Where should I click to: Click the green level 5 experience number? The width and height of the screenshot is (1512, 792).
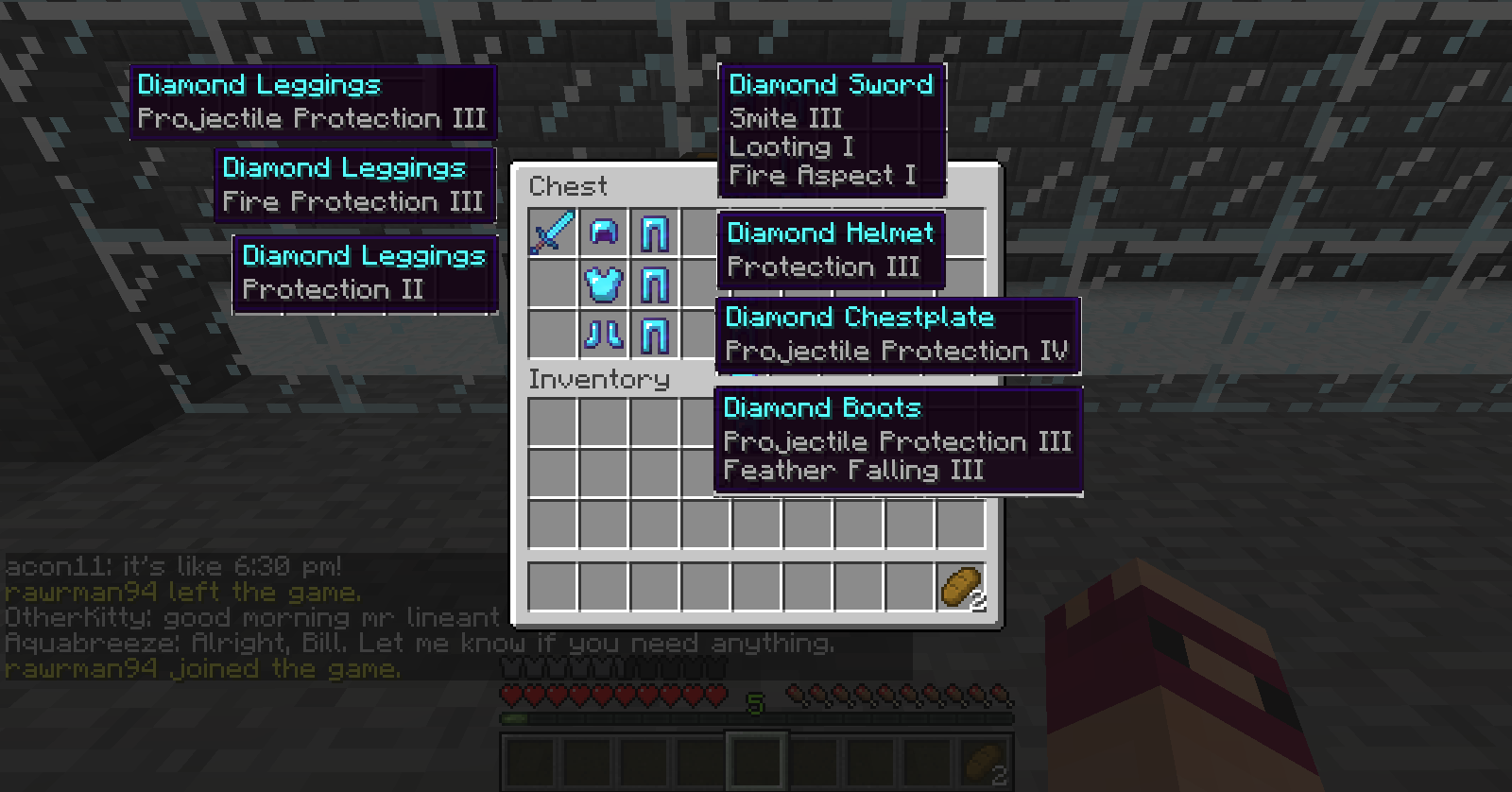coord(754,702)
